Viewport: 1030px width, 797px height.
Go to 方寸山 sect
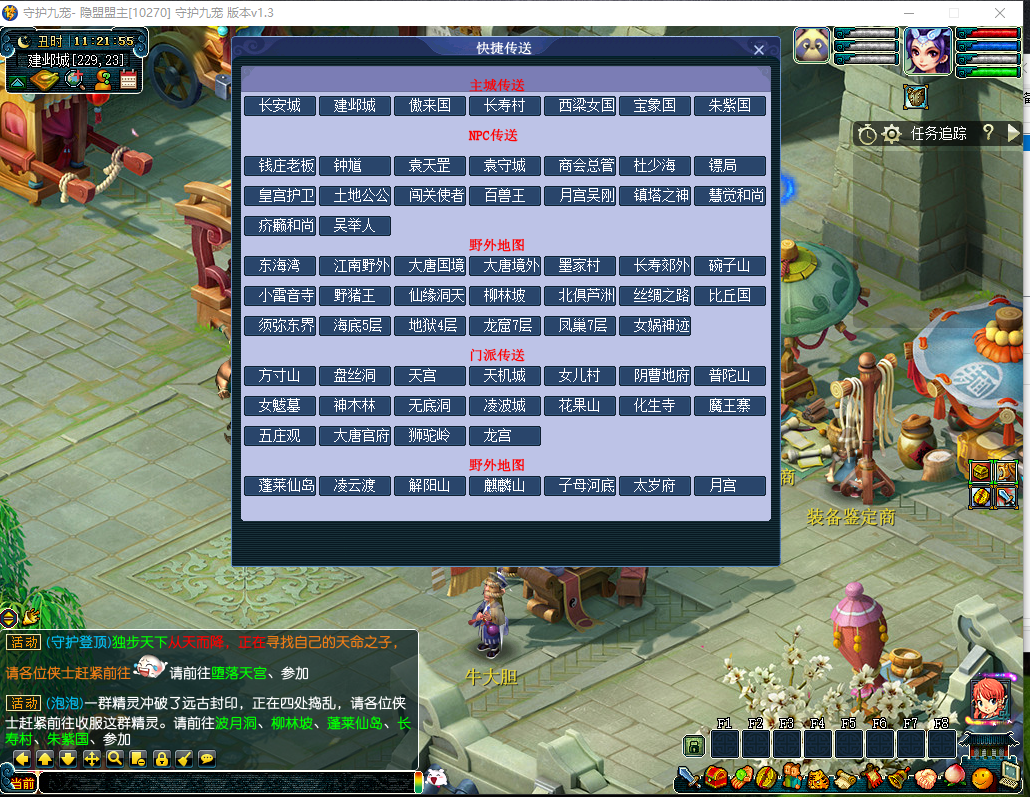point(280,376)
